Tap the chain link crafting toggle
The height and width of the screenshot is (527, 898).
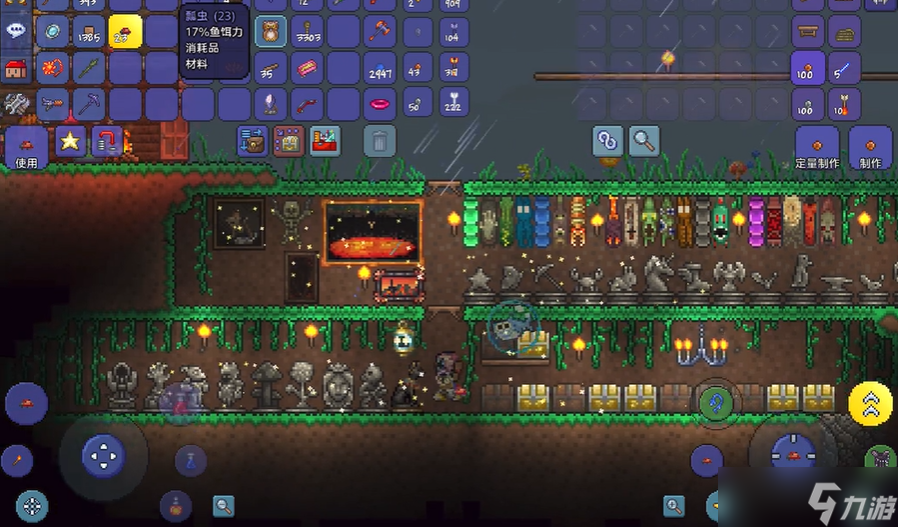click(x=607, y=141)
